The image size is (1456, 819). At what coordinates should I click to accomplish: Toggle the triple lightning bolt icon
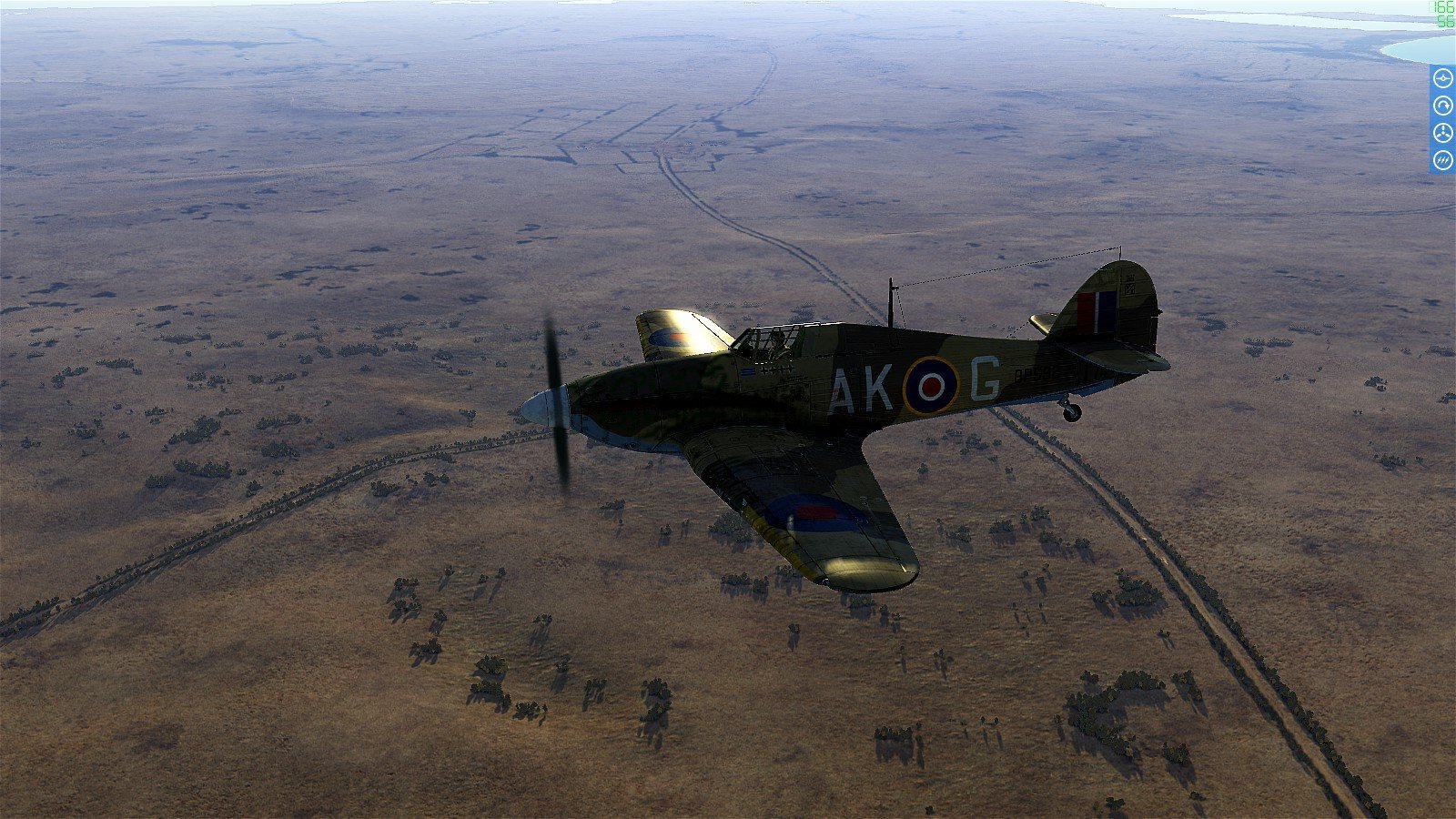pos(1442,161)
